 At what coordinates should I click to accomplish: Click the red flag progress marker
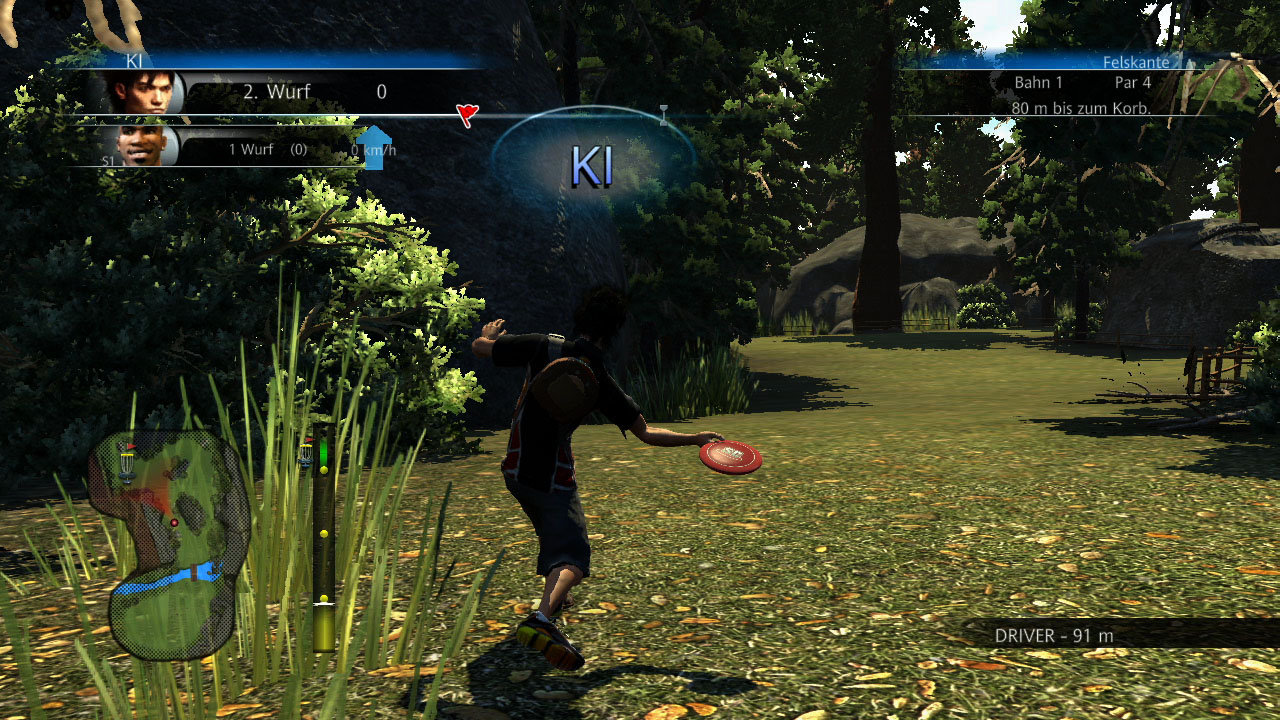[466, 115]
